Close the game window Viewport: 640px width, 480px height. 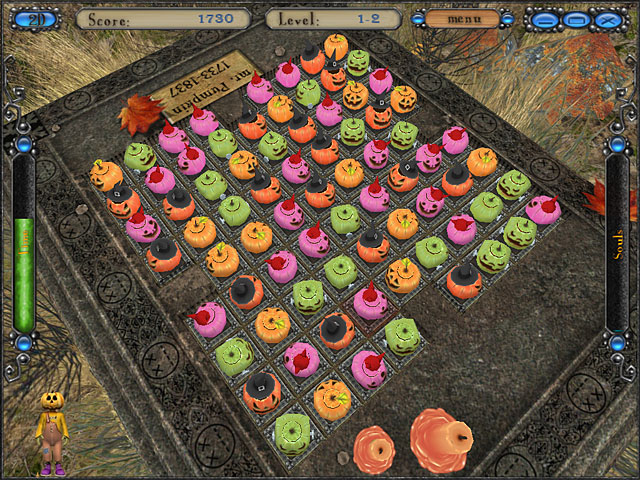(x=606, y=19)
